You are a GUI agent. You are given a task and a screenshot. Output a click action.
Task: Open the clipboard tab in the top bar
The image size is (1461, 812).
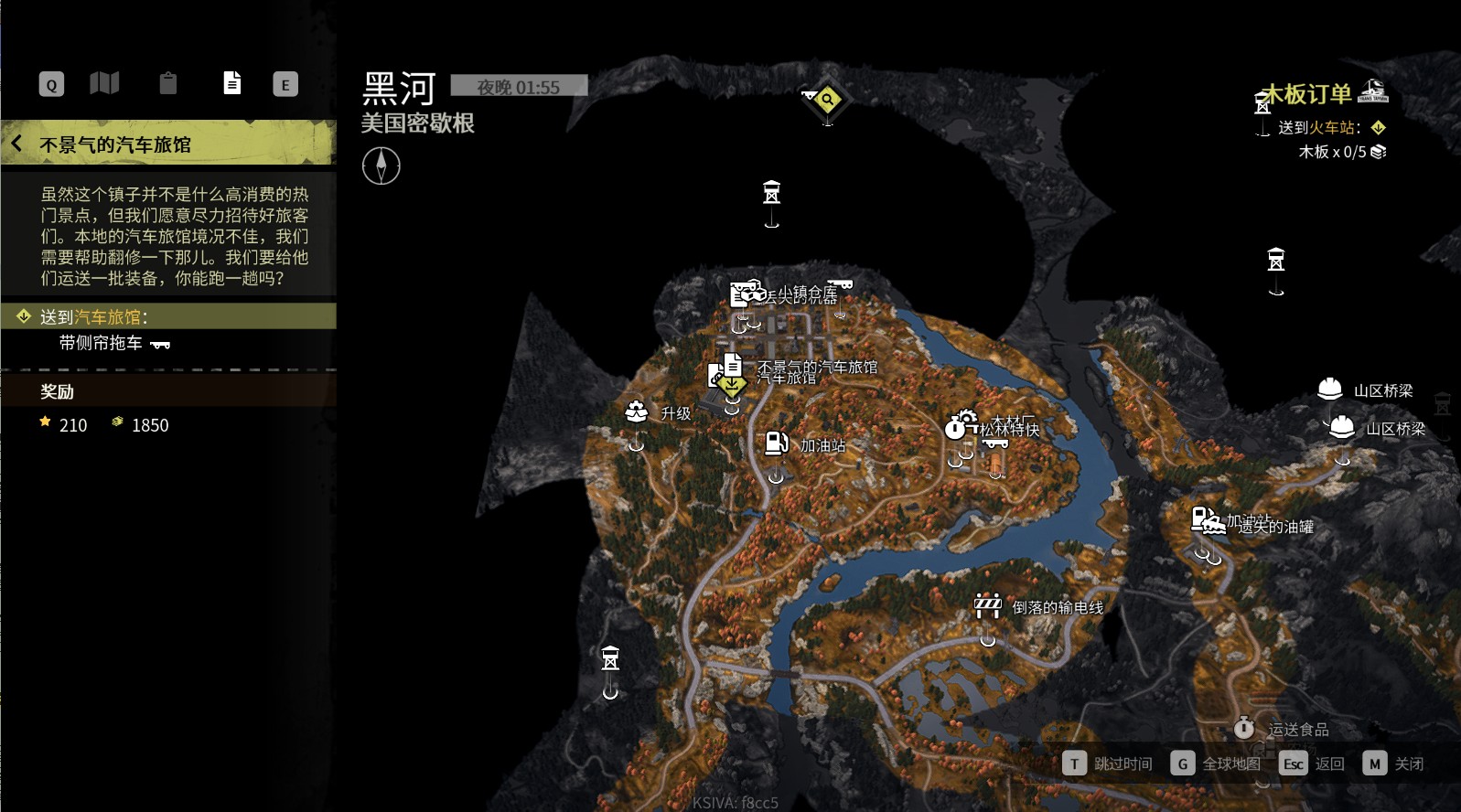pyautogui.click(x=167, y=83)
